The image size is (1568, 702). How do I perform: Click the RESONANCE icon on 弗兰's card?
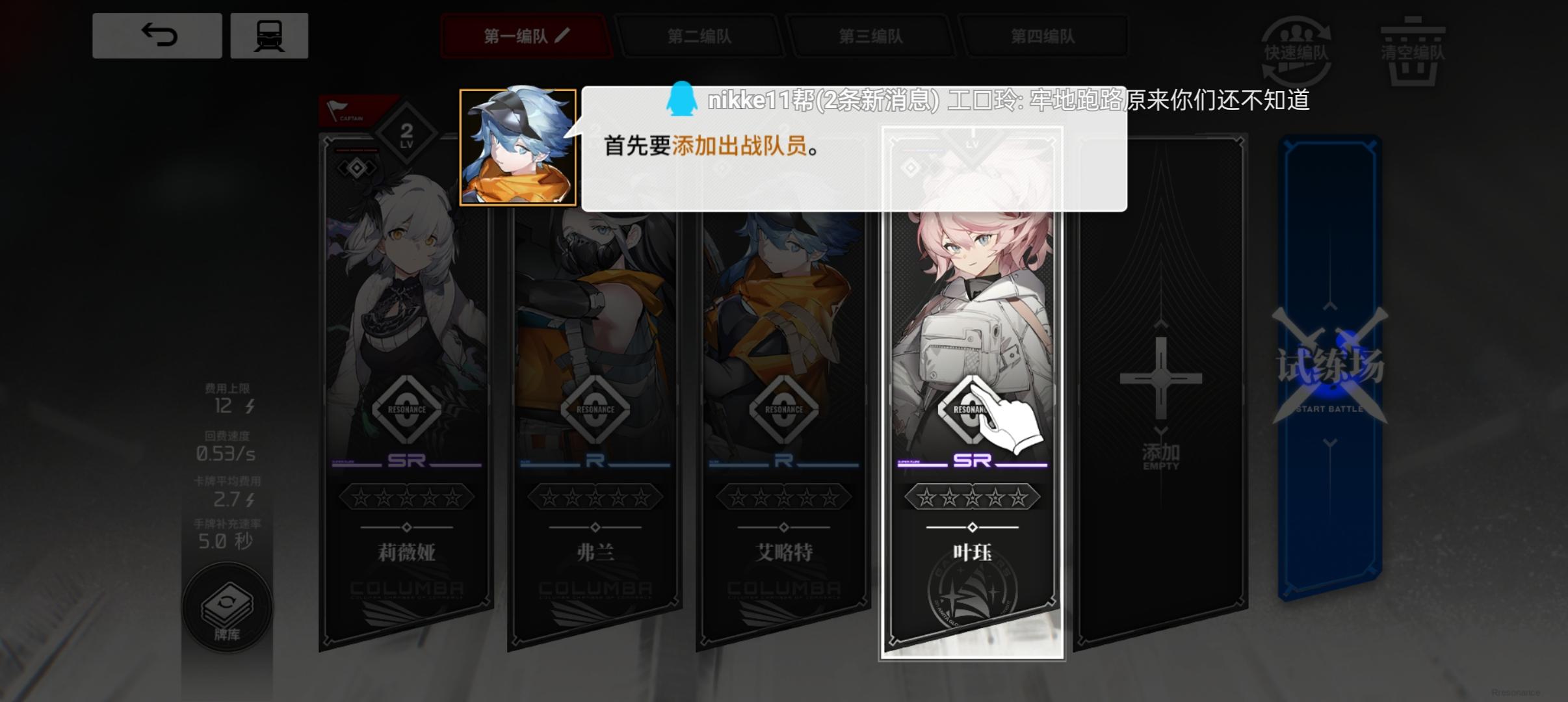[596, 408]
